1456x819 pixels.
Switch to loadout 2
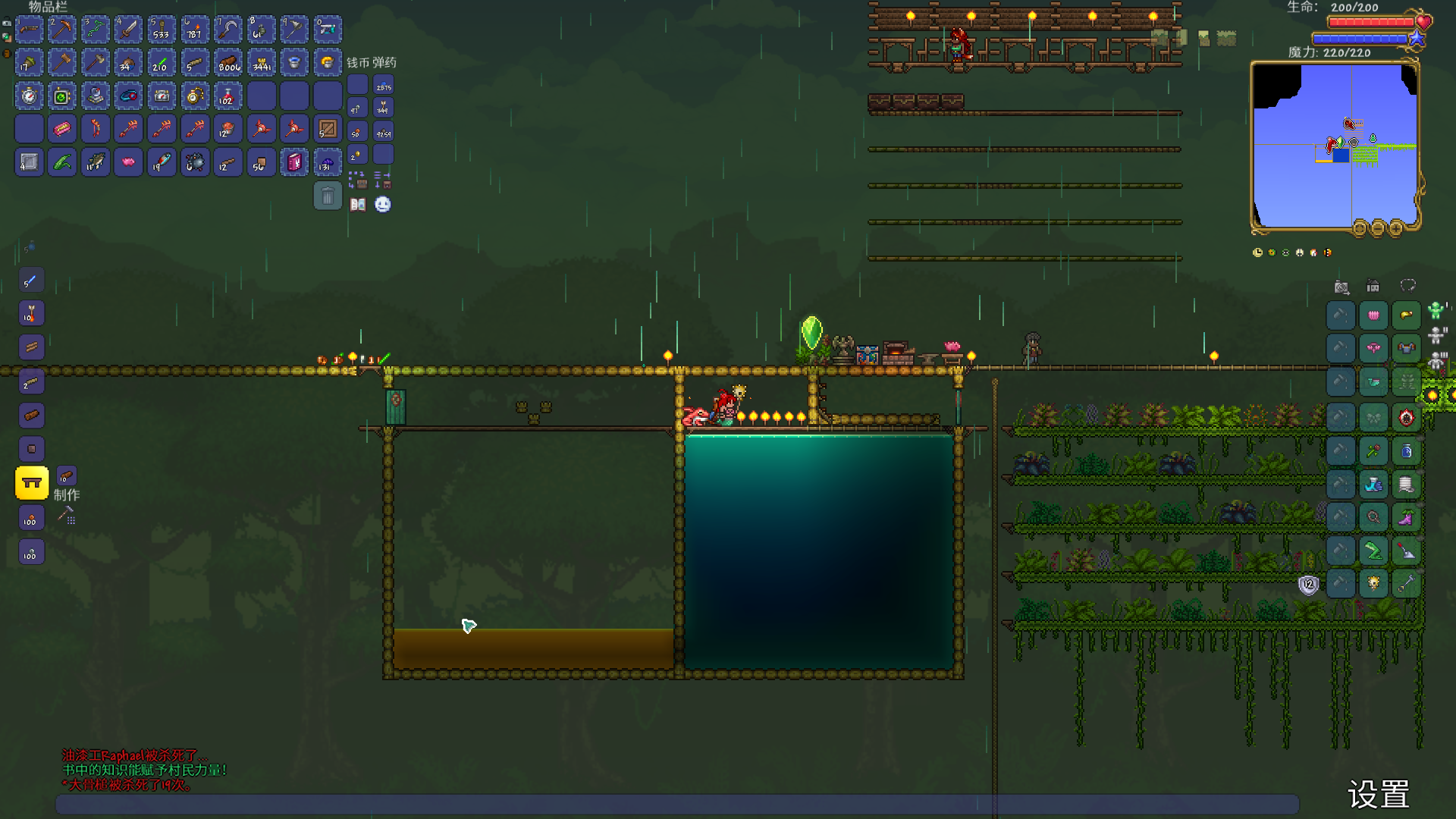click(x=1436, y=334)
